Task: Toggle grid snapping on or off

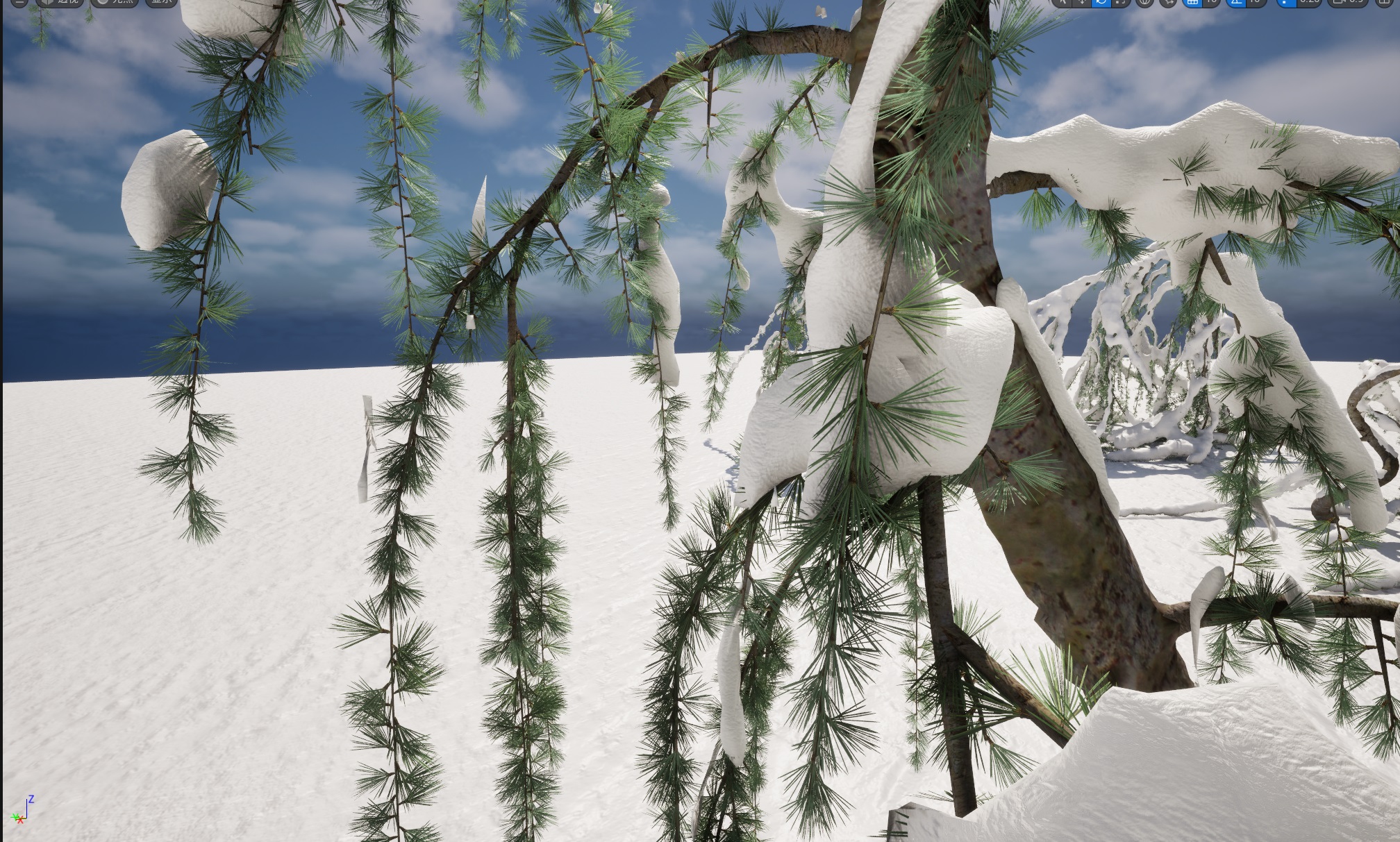Action: click(x=1193, y=3)
